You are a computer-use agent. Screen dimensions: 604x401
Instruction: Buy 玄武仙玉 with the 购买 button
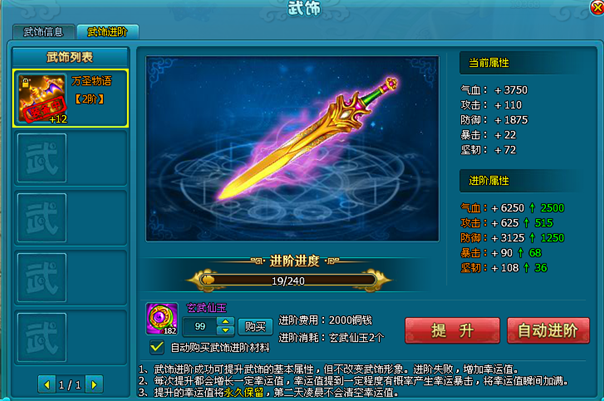(256, 326)
